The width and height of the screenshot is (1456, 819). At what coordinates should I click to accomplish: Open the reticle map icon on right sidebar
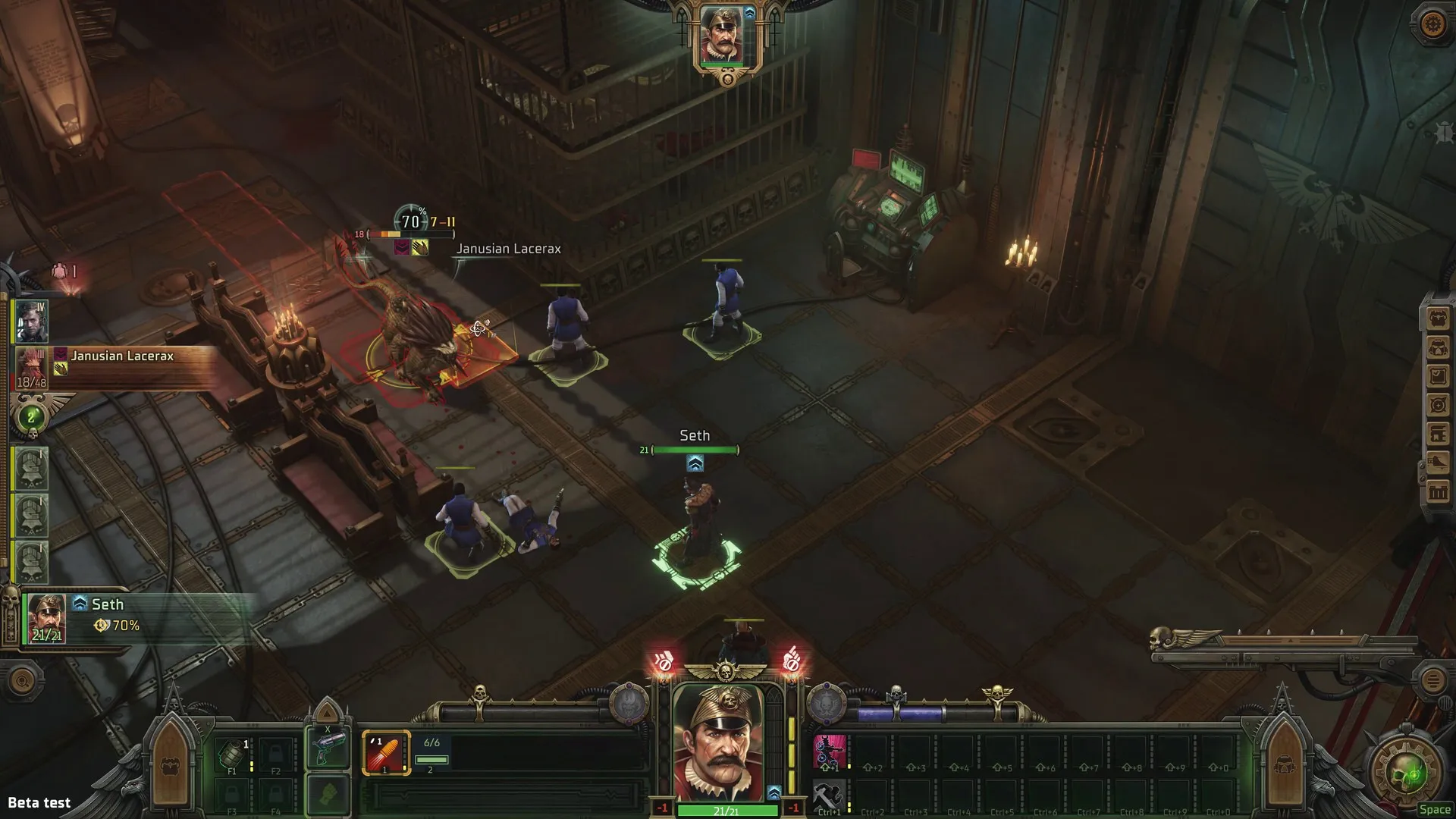(1436, 405)
